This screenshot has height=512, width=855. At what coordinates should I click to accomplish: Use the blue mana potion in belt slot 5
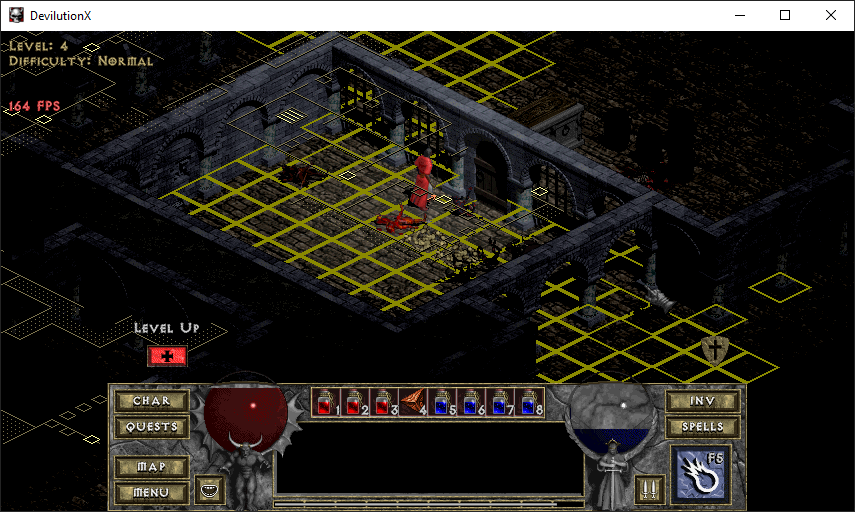point(441,402)
